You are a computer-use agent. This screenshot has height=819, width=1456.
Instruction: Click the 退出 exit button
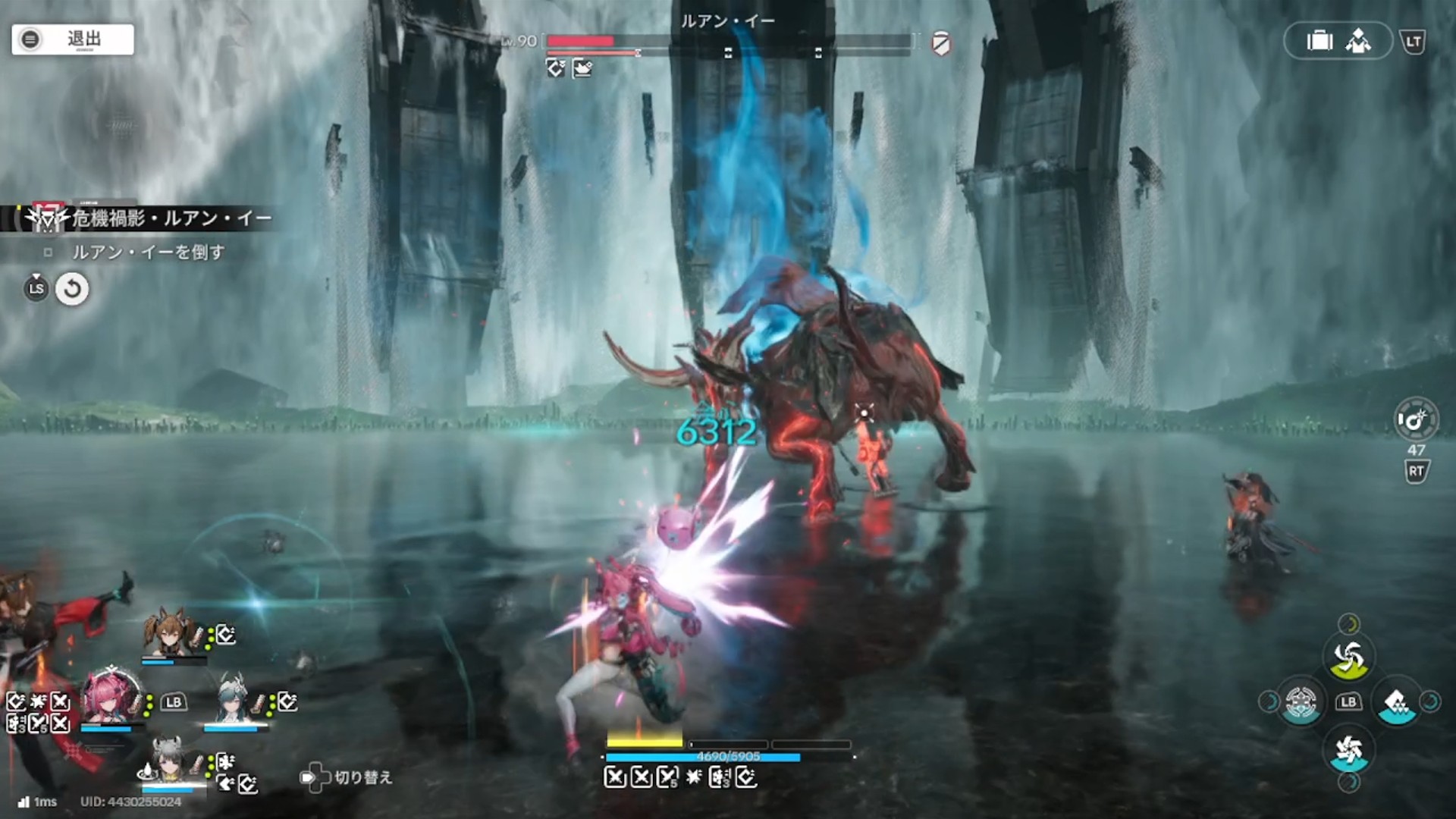73,39
